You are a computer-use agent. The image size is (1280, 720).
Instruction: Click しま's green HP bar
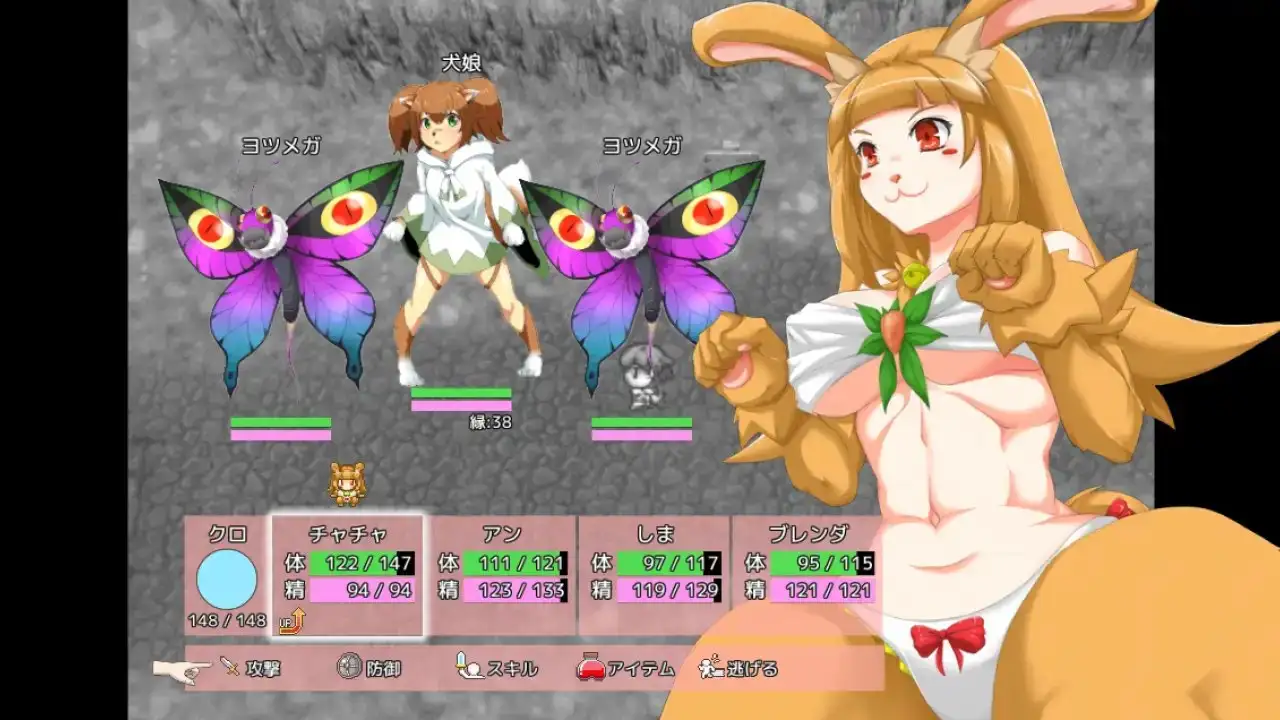660,563
